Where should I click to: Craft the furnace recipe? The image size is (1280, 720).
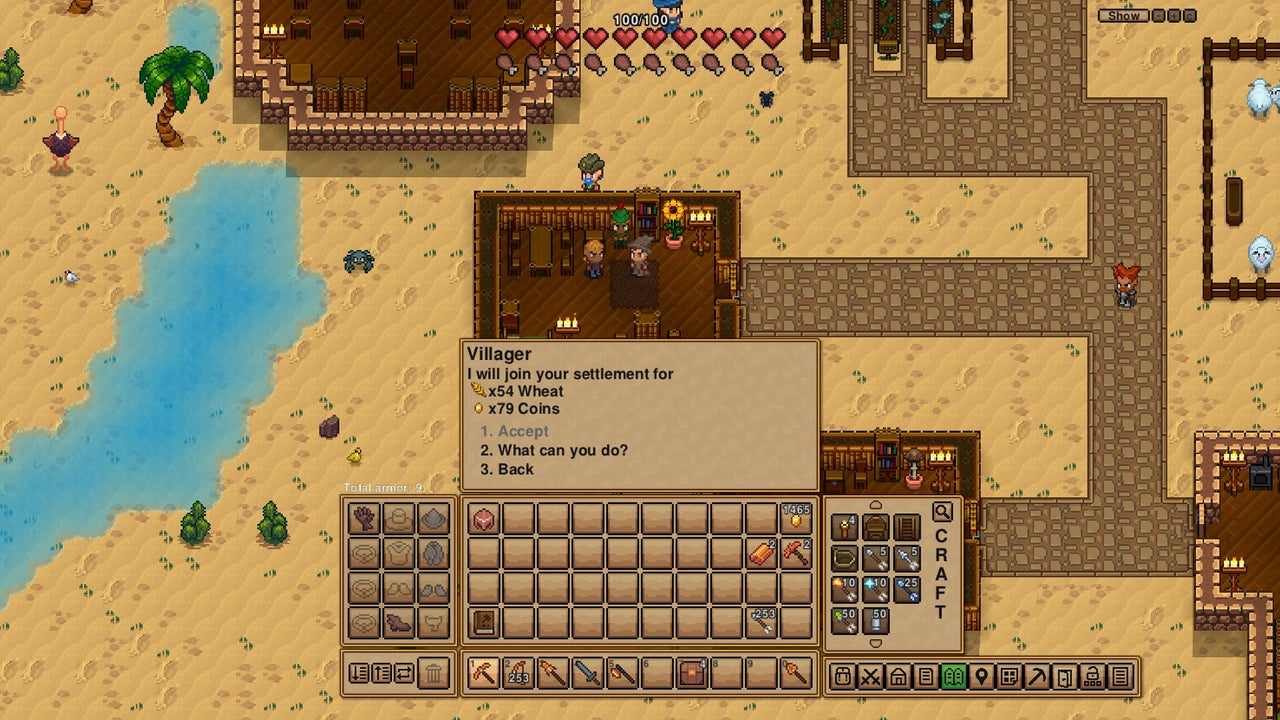coord(874,527)
